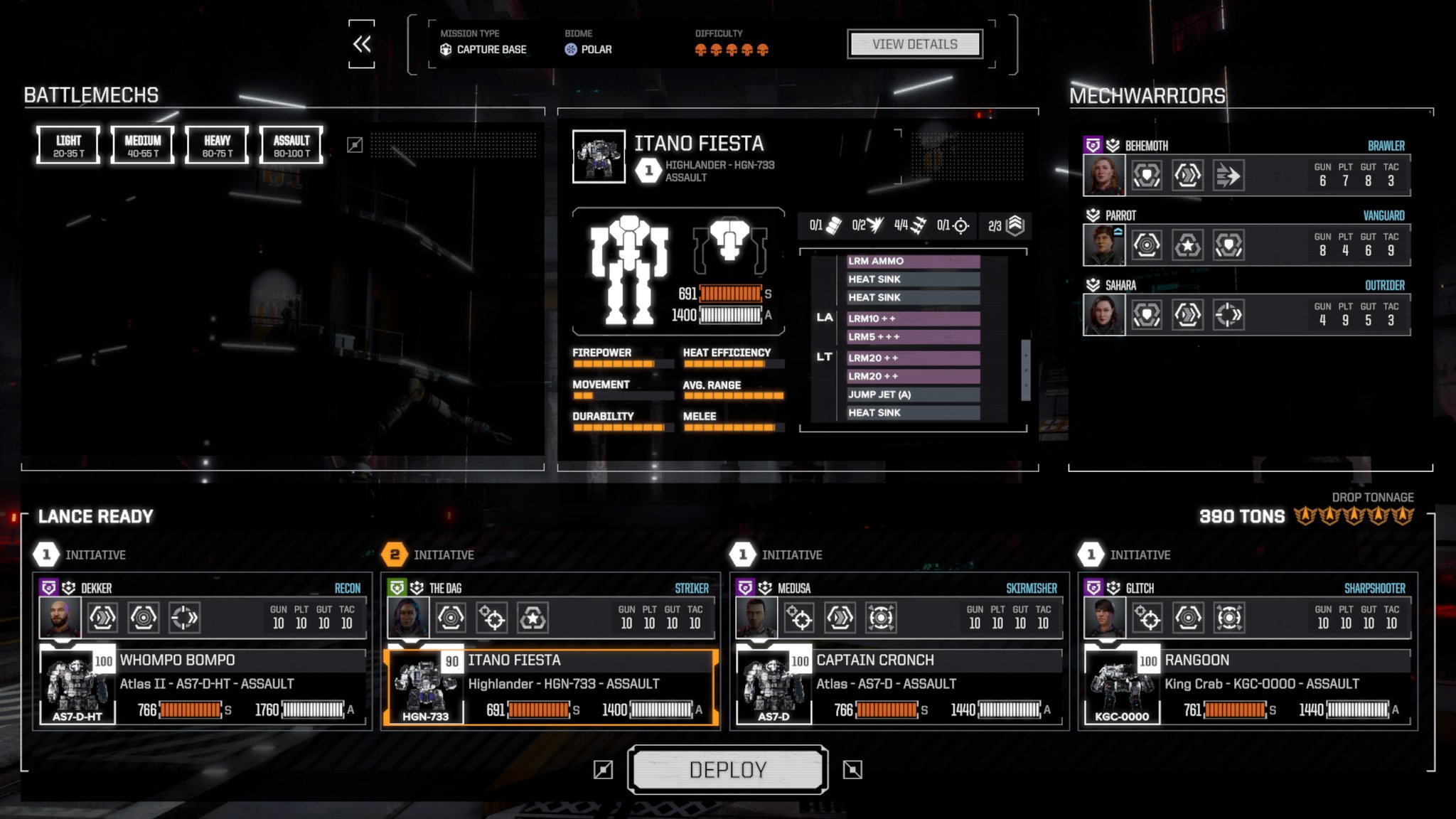
Task: Open mission VIEW DETAILS
Action: click(914, 44)
